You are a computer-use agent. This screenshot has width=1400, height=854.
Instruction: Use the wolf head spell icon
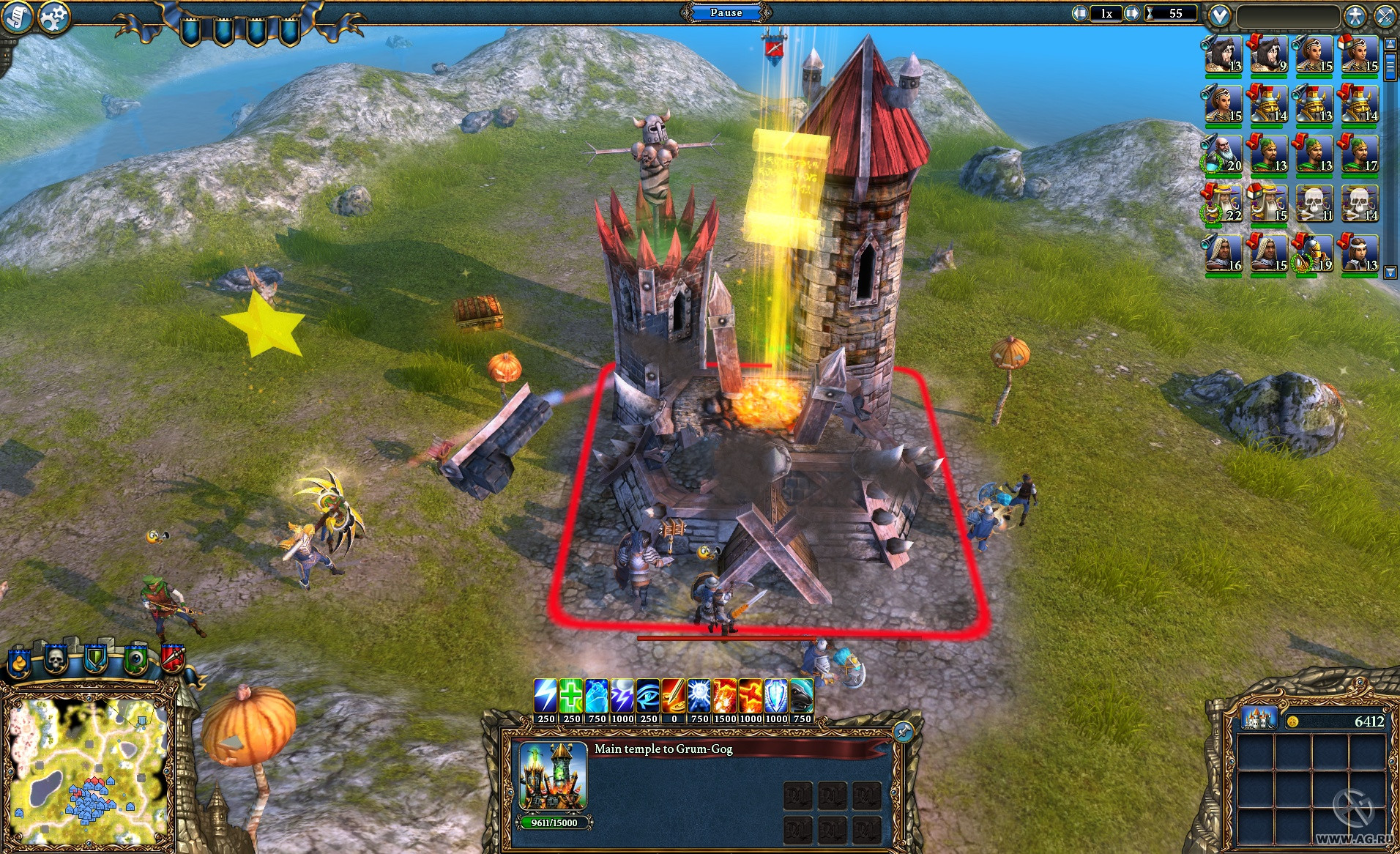click(802, 695)
